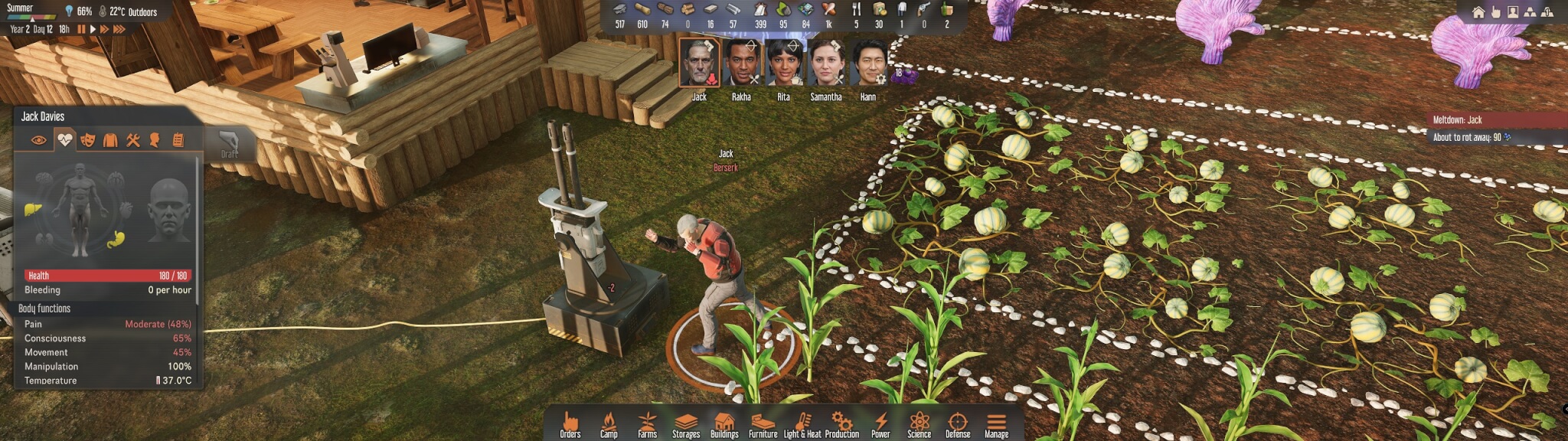This screenshot has width=1568, height=441.
Task: Open the hammer and wrench skills tab
Action: tap(133, 140)
